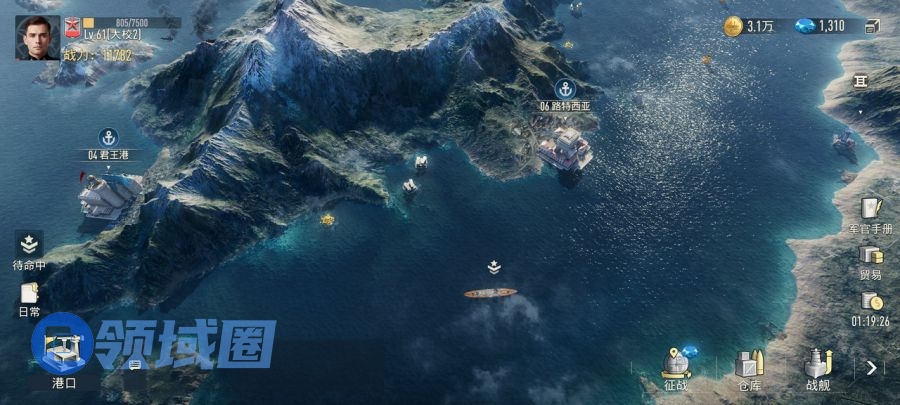Select the fleet star marker above ship
This screenshot has width=900, height=405.
494,267
